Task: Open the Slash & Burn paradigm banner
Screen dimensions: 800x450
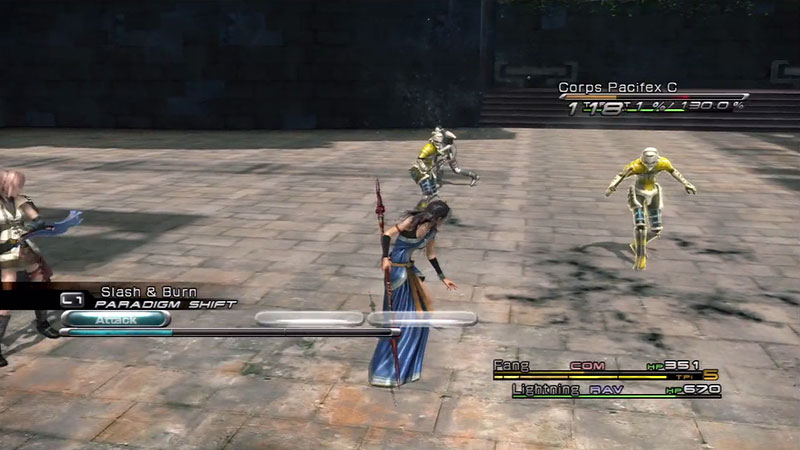Action: [150, 297]
